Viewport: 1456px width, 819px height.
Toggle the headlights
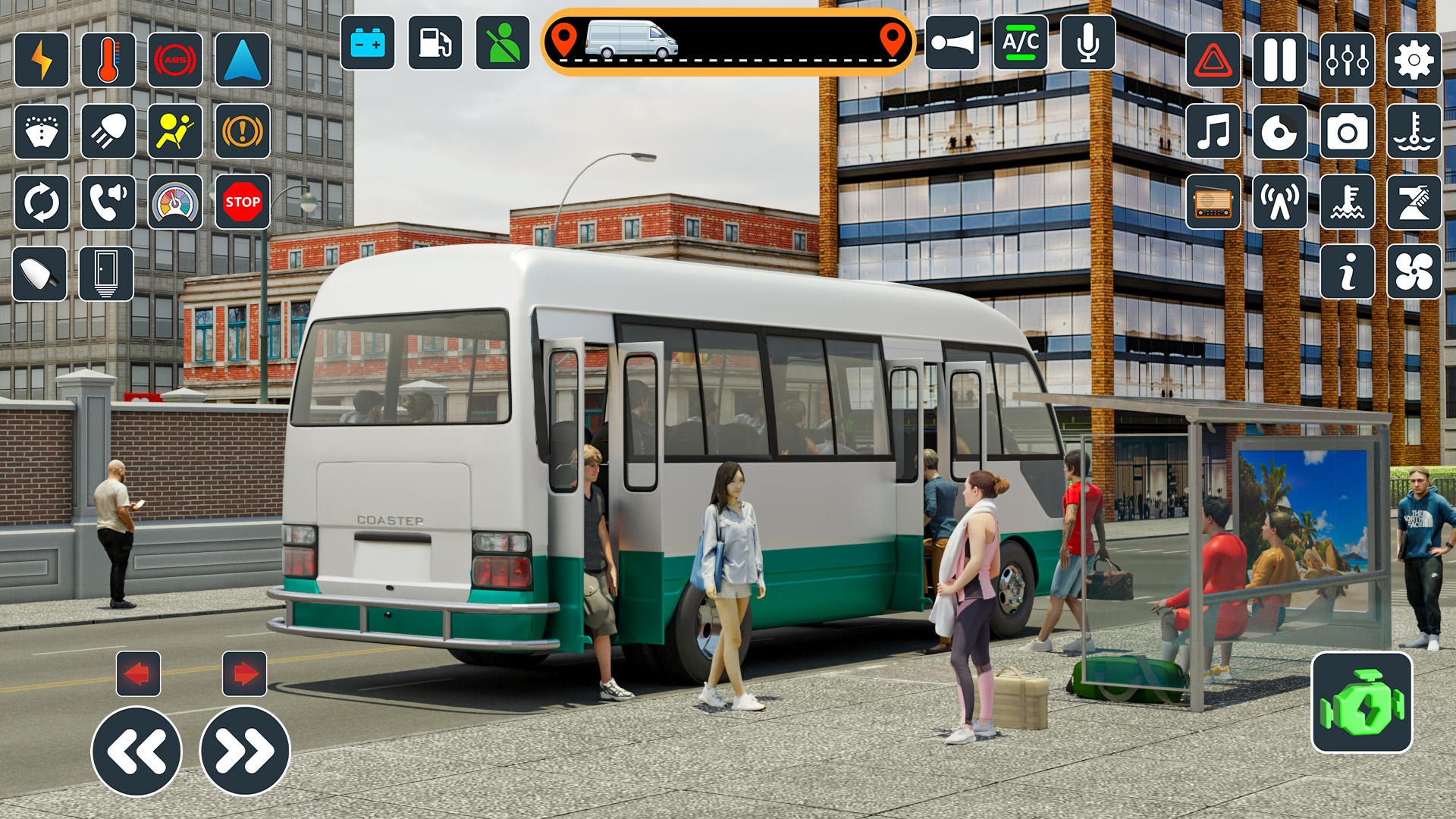tap(108, 132)
